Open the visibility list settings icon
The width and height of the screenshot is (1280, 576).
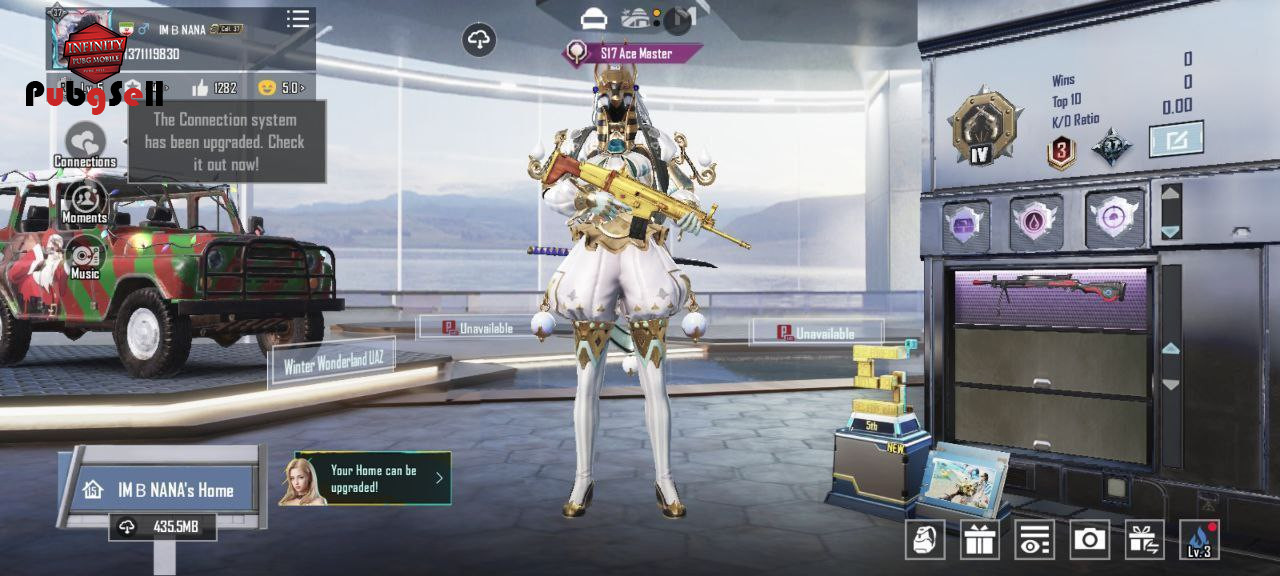tap(1034, 540)
